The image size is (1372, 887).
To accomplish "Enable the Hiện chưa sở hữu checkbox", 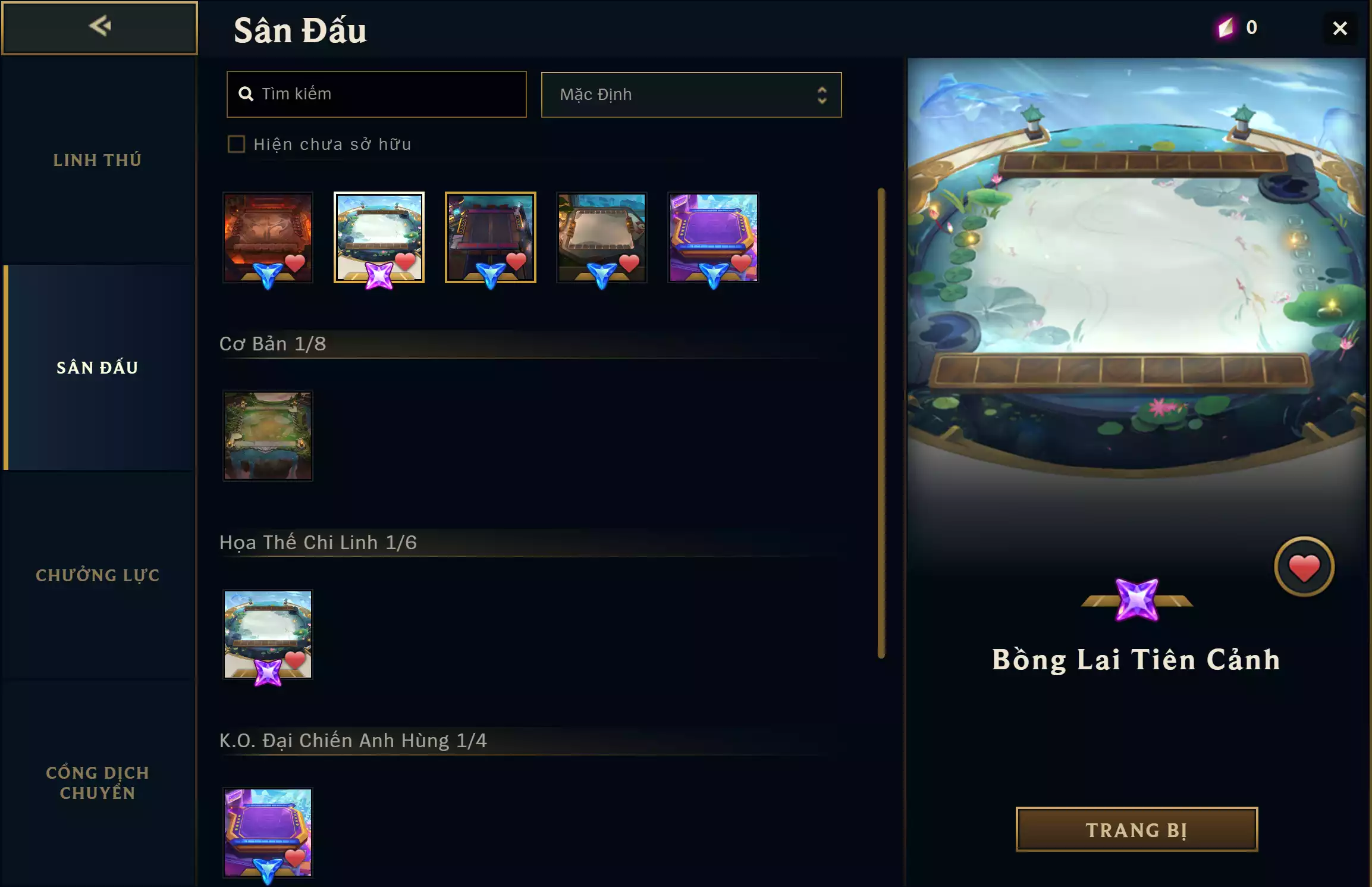I will pyautogui.click(x=237, y=144).
